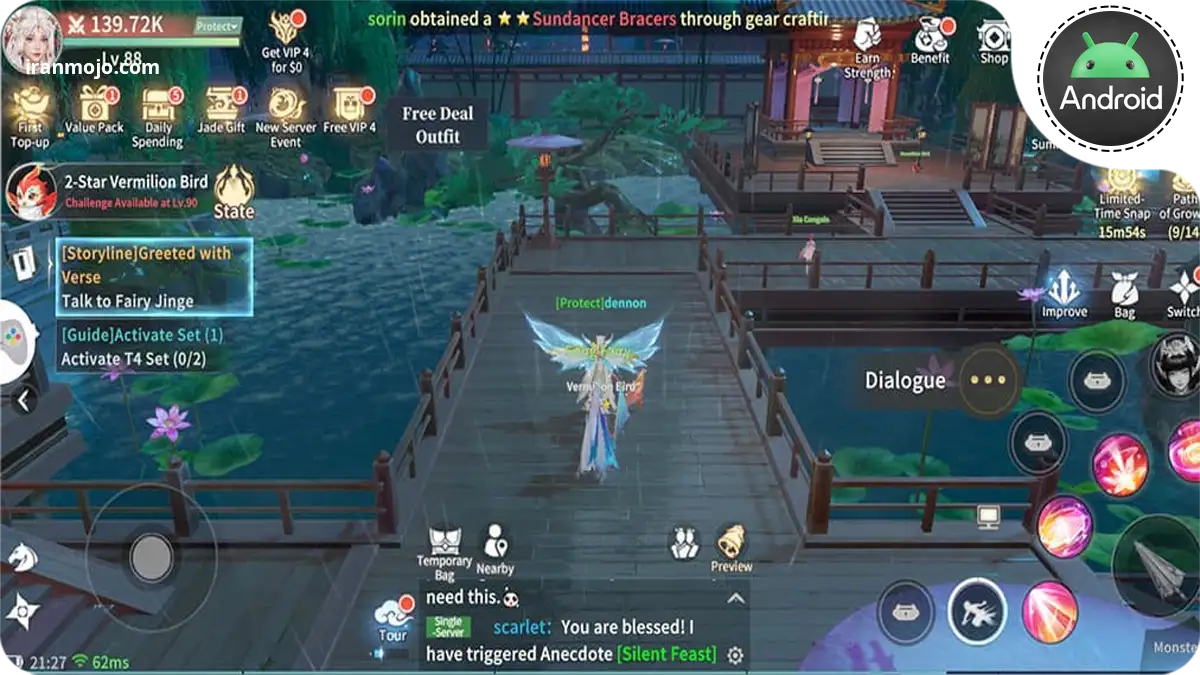The width and height of the screenshot is (1200, 675).
Task: Show Nearby players
Action: coord(495,549)
